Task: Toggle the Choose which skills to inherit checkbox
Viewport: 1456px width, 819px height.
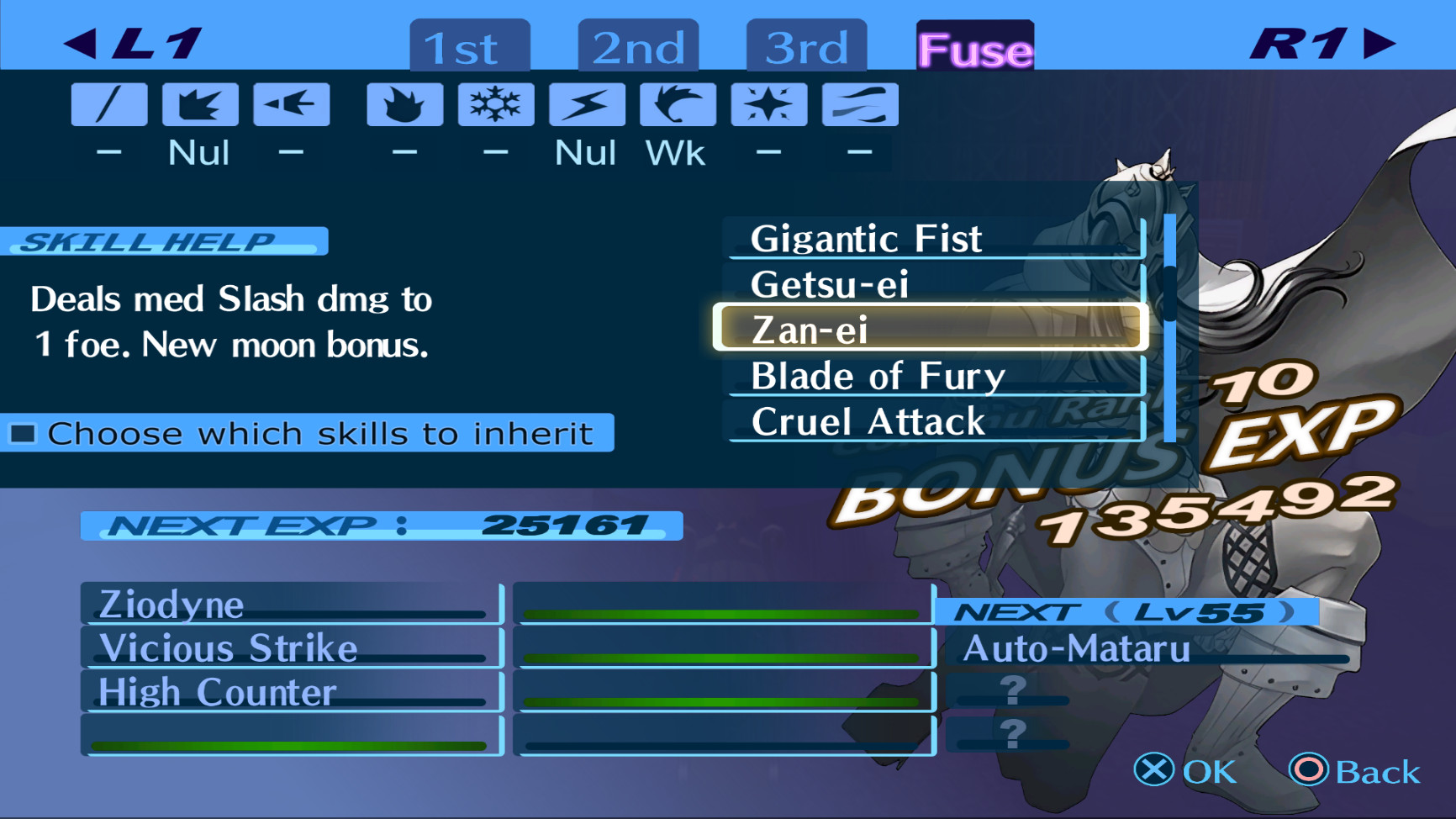Action: (21, 433)
